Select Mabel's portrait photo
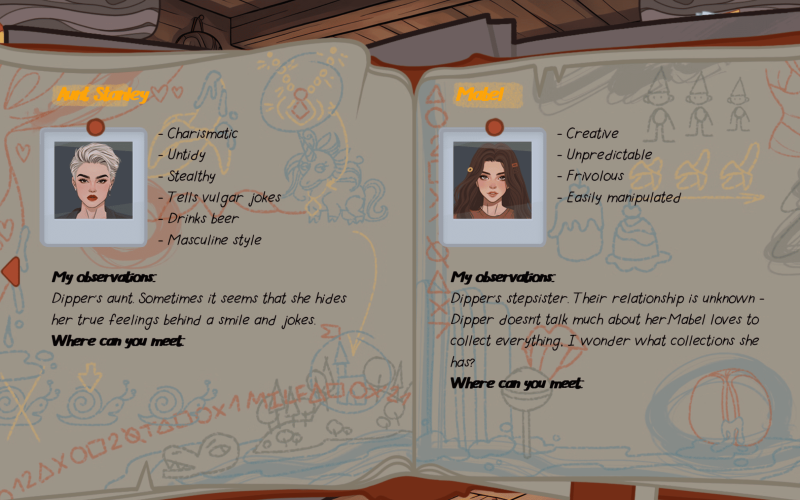This screenshot has height=500, width=800. tap(492, 181)
